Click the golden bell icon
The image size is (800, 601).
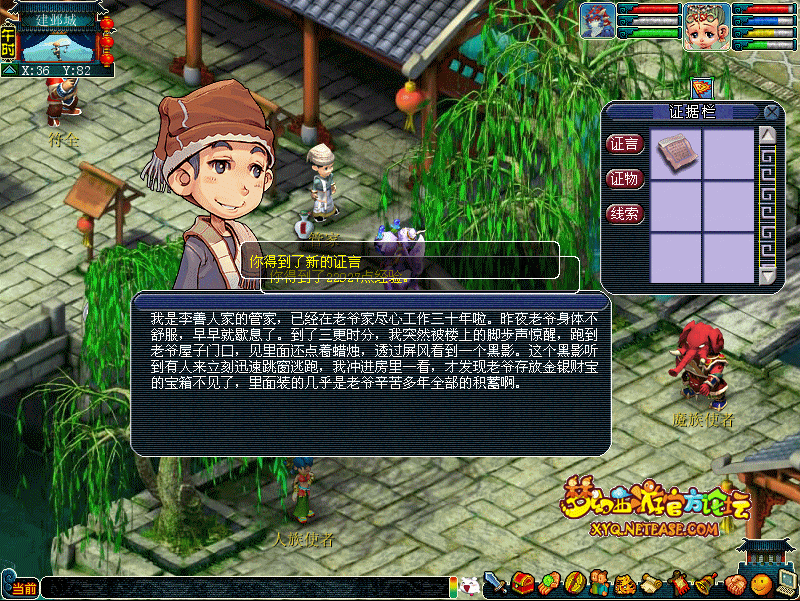click(x=703, y=582)
